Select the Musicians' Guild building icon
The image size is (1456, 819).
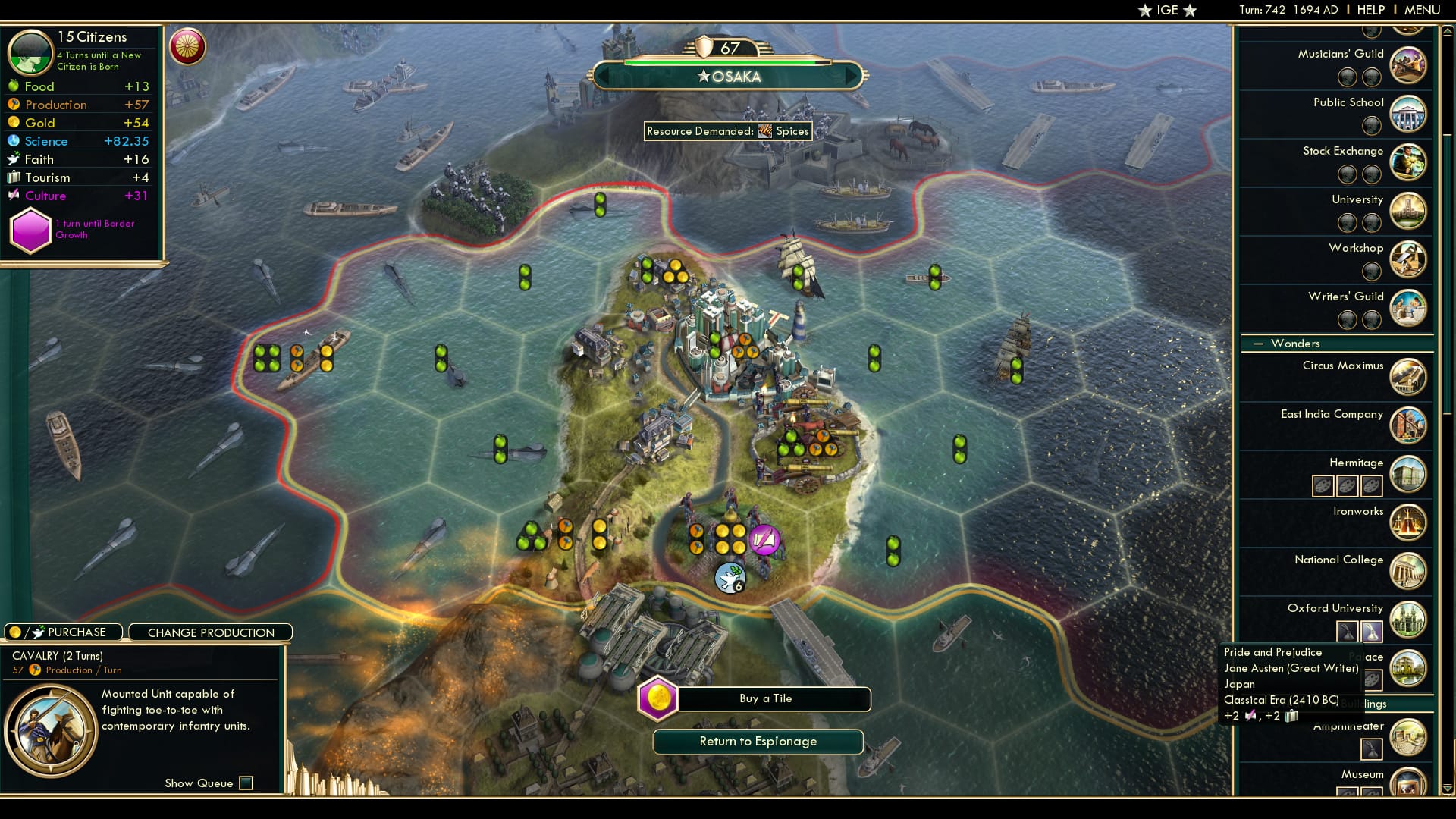click(1409, 65)
